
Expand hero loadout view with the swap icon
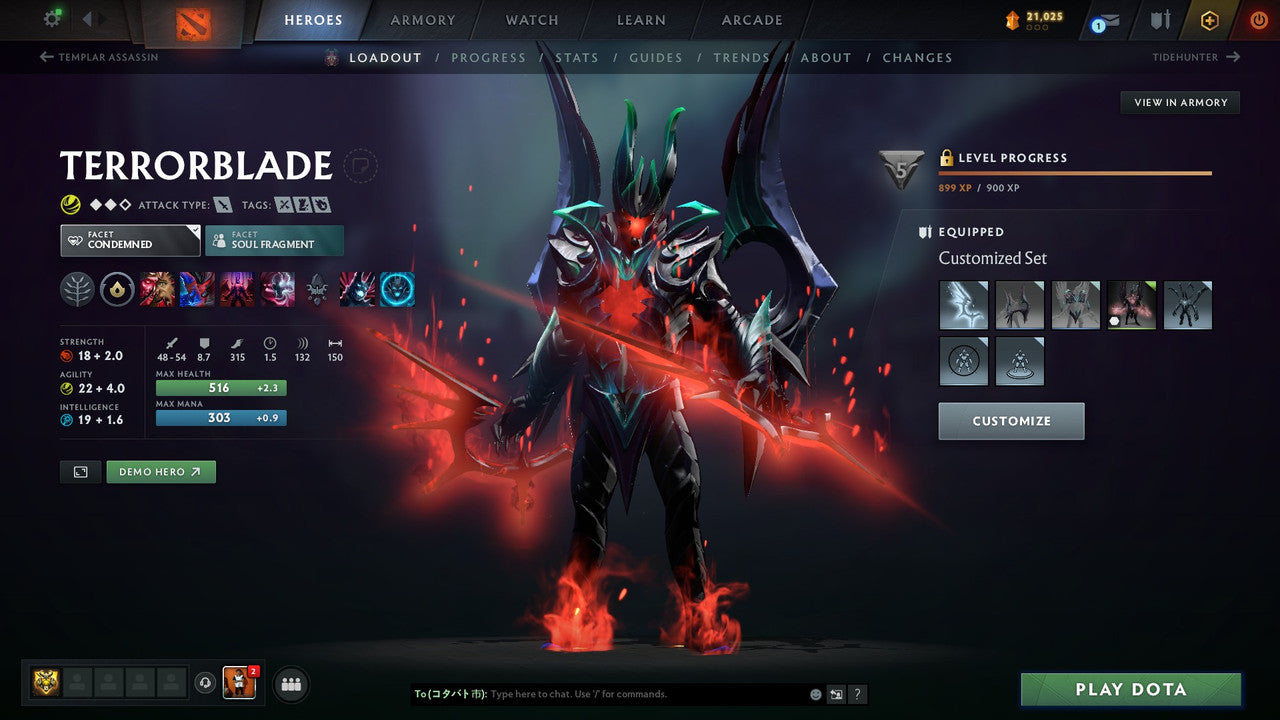pyautogui.click(x=80, y=471)
